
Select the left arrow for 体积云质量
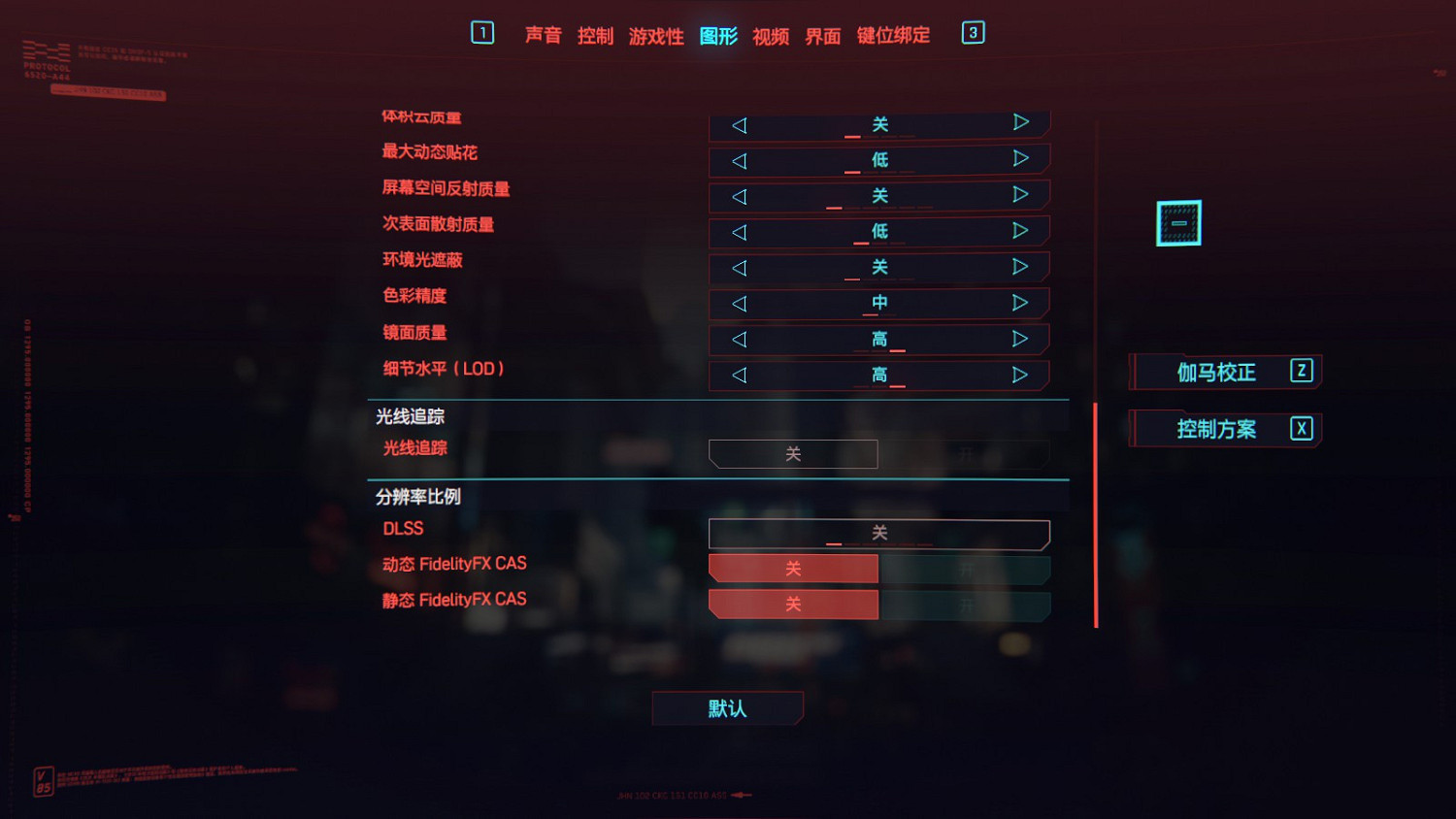coord(741,124)
